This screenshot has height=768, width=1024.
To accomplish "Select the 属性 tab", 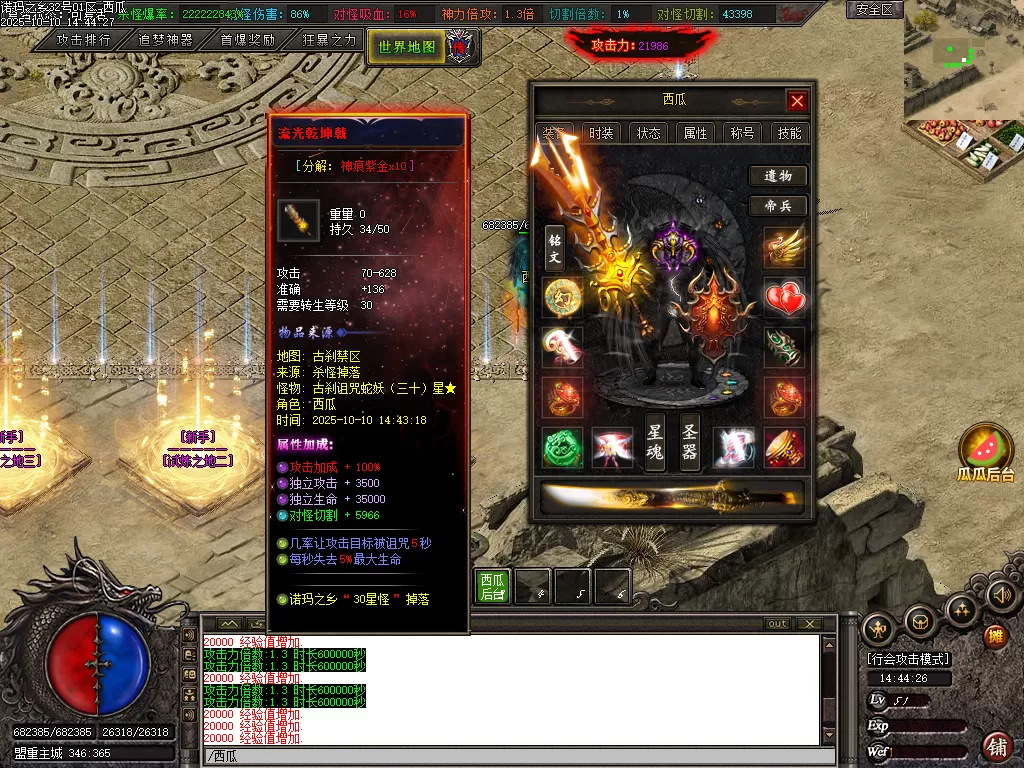I will 695,133.
